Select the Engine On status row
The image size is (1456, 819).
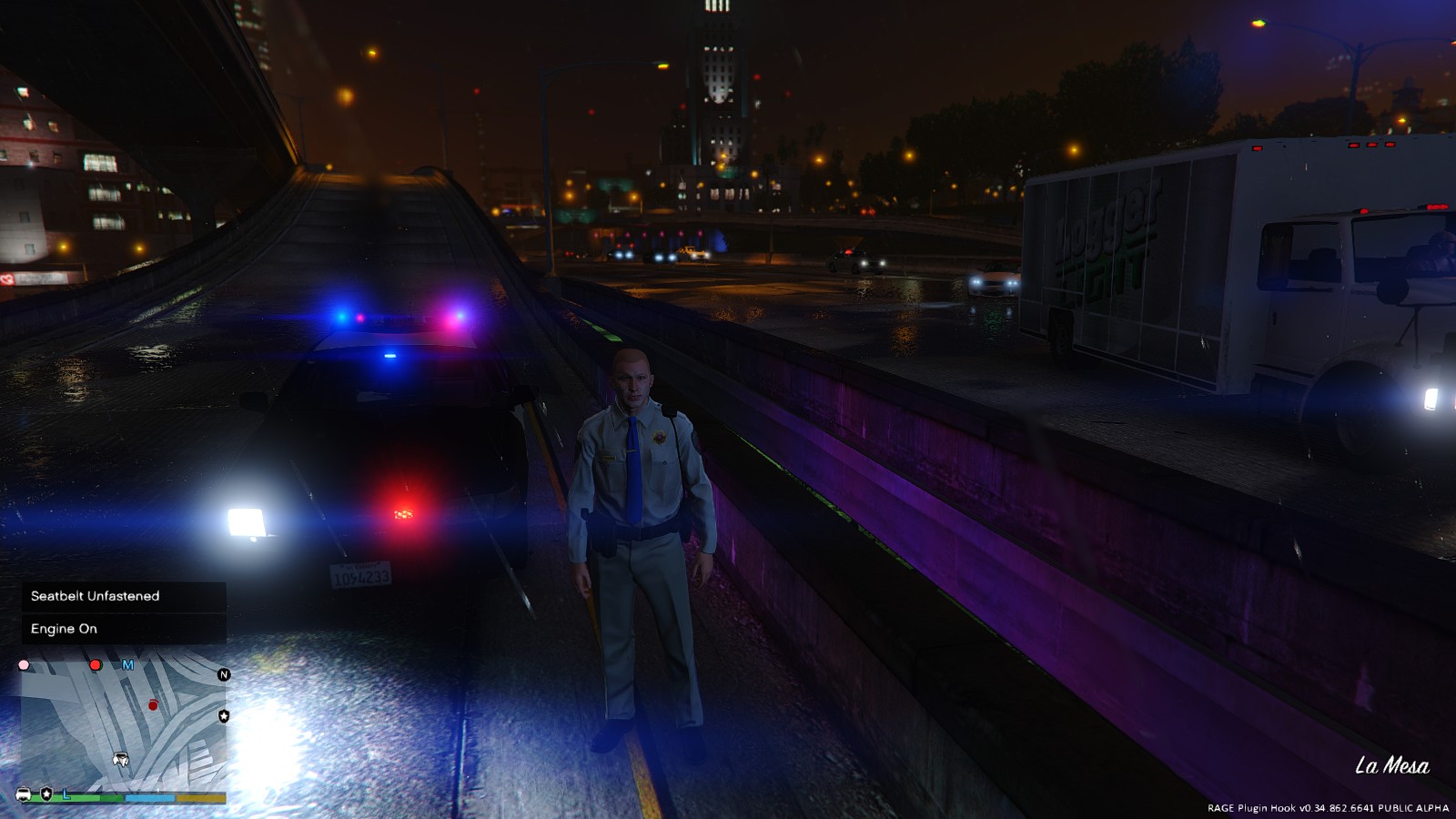(124, 629)
